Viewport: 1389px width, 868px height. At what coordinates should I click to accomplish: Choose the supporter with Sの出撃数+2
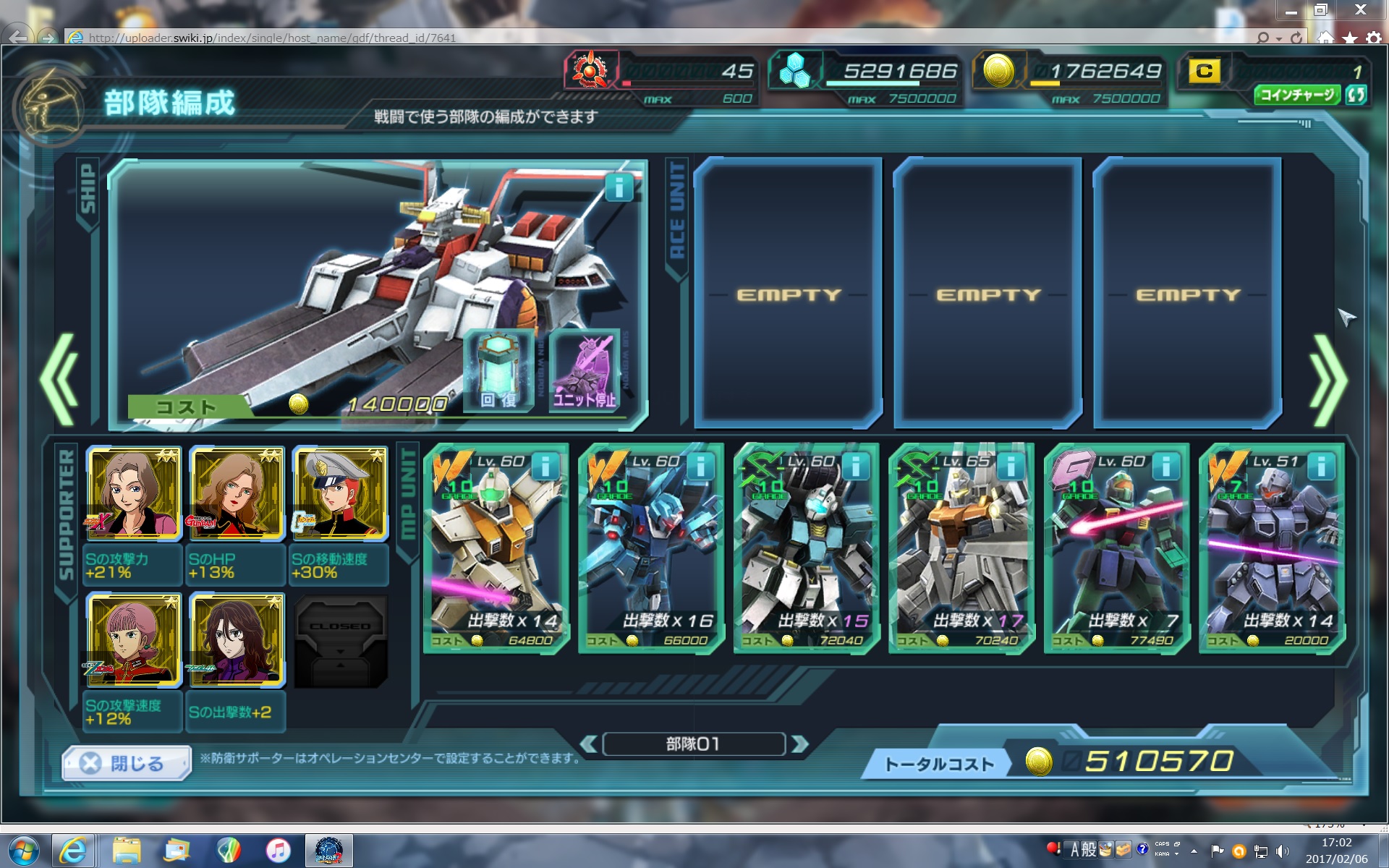coord(237,640)
